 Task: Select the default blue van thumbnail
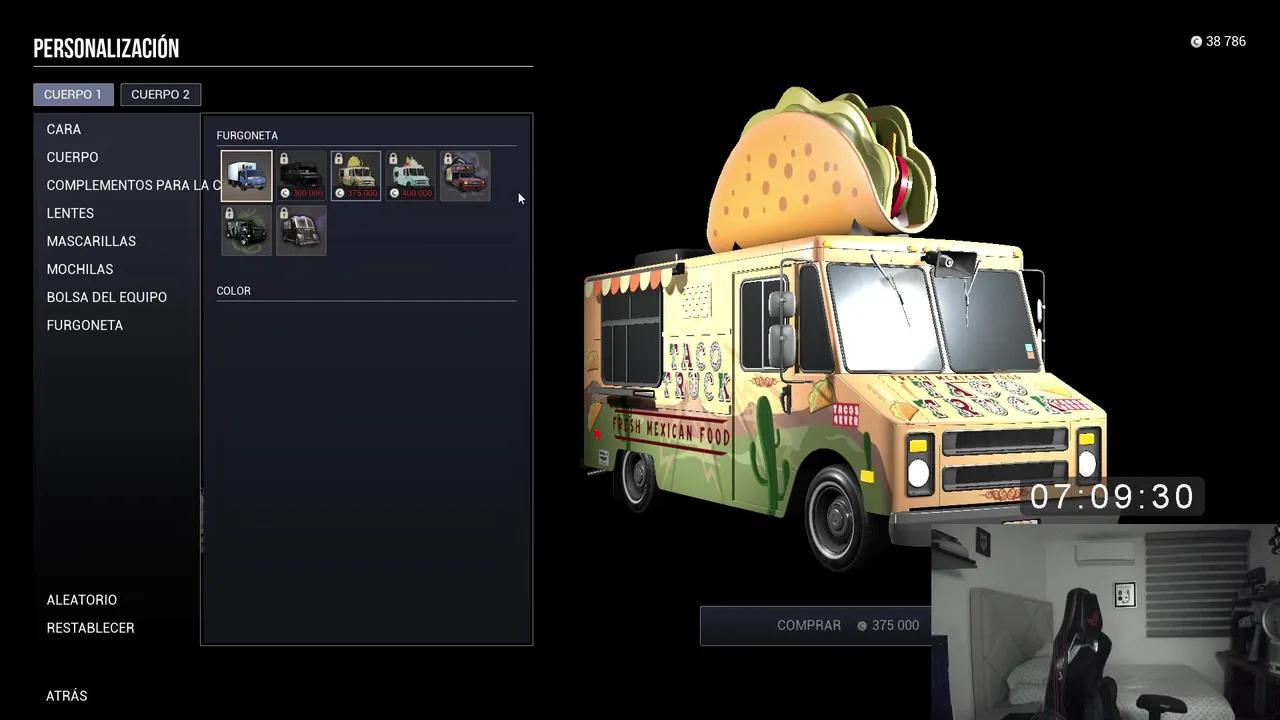pyautogui.click(x=246, y=175)
